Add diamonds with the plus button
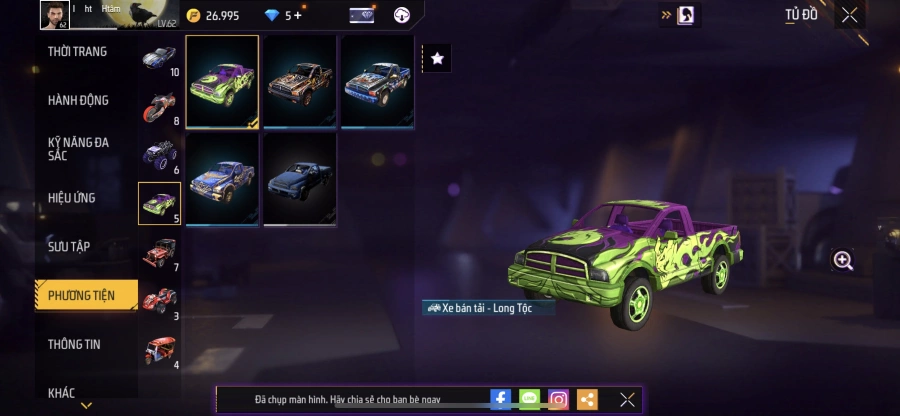 click(x=297, y=16)
